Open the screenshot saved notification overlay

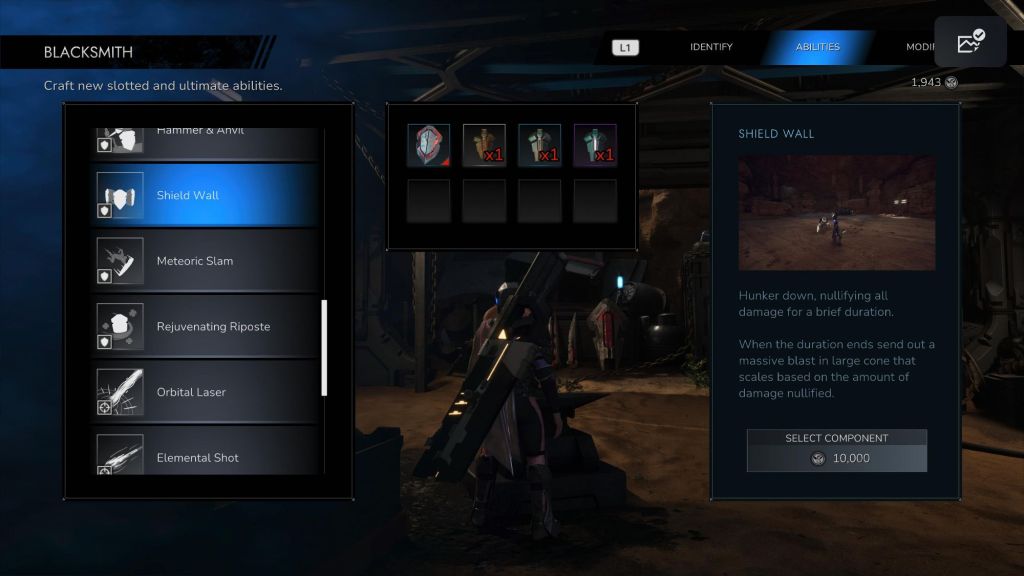click(970, 42)
